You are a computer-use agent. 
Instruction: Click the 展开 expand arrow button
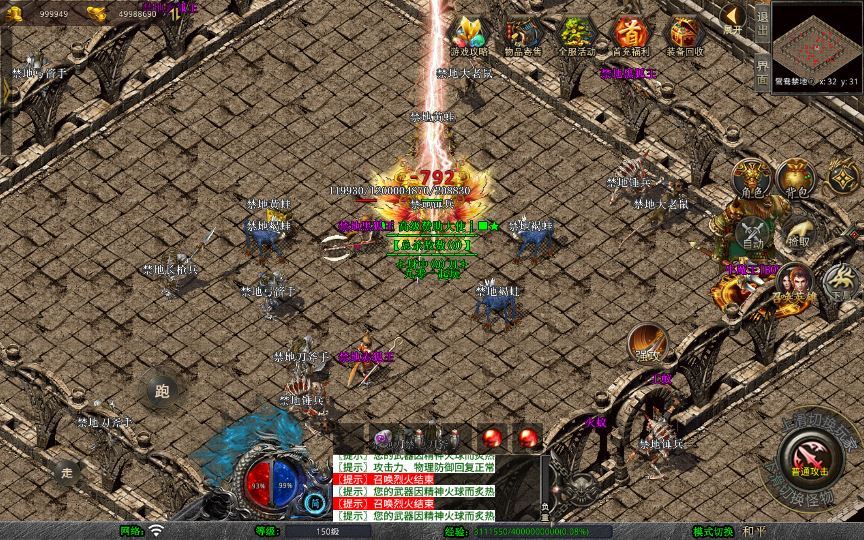tap(734, 18)
